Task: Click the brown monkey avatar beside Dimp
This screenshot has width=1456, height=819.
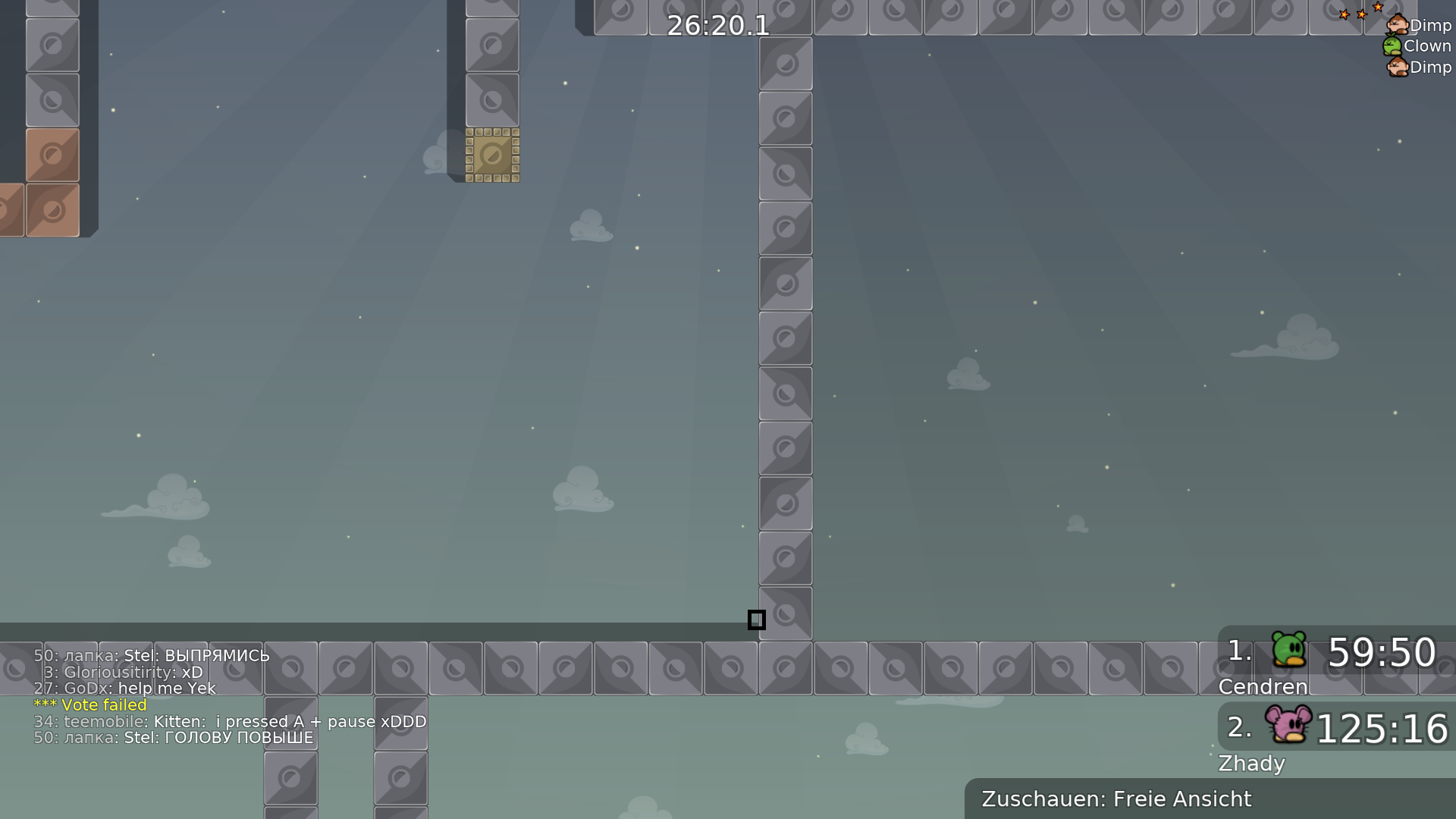Action: [x=1396, y=25]
